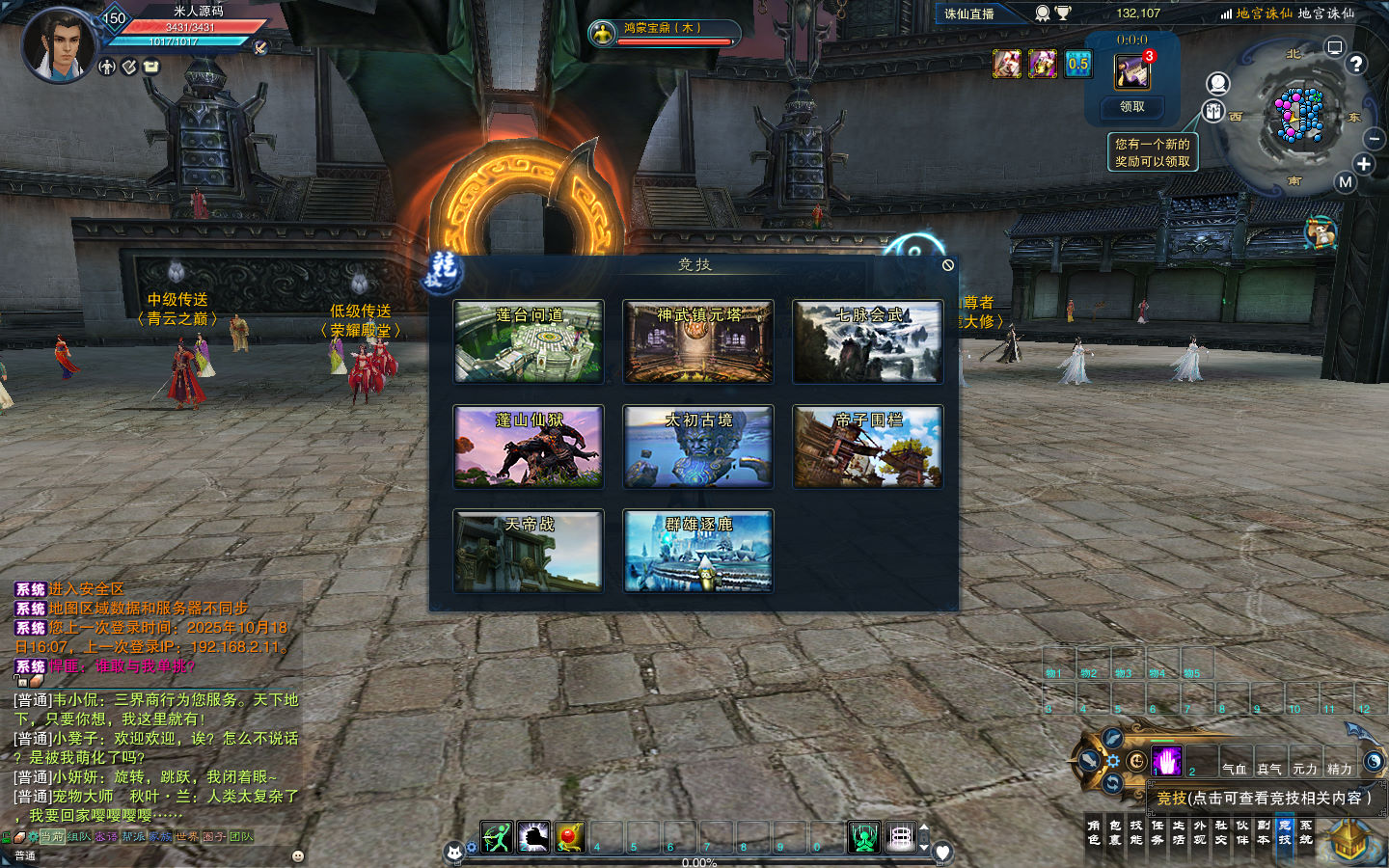Viewport: 1389px width, 868px height.
Task: Activate the purple hand skill slot
Action: point(1166,762)
